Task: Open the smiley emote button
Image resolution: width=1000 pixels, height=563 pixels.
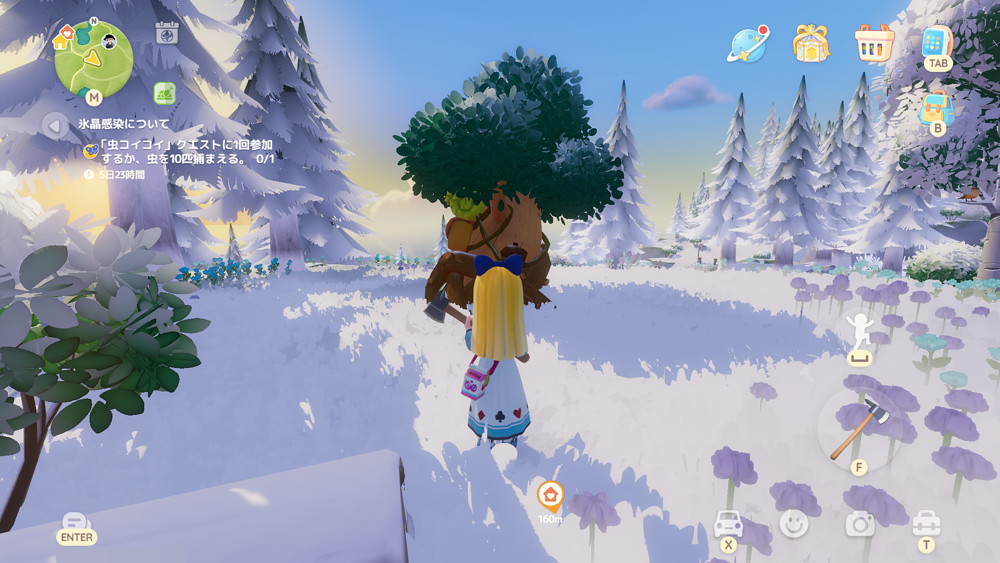Action: [x=794, y=523]
